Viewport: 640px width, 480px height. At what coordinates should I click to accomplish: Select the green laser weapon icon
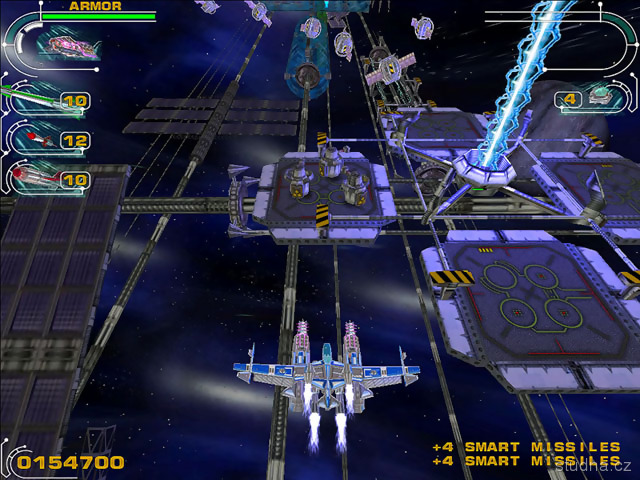[x=30, y=99]
